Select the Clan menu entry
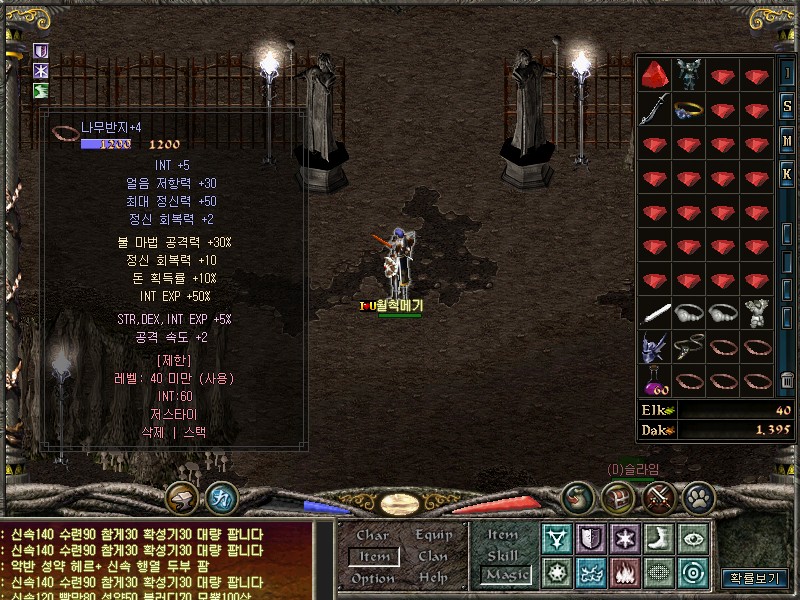 pyautogui.click(x=433, y=556)
